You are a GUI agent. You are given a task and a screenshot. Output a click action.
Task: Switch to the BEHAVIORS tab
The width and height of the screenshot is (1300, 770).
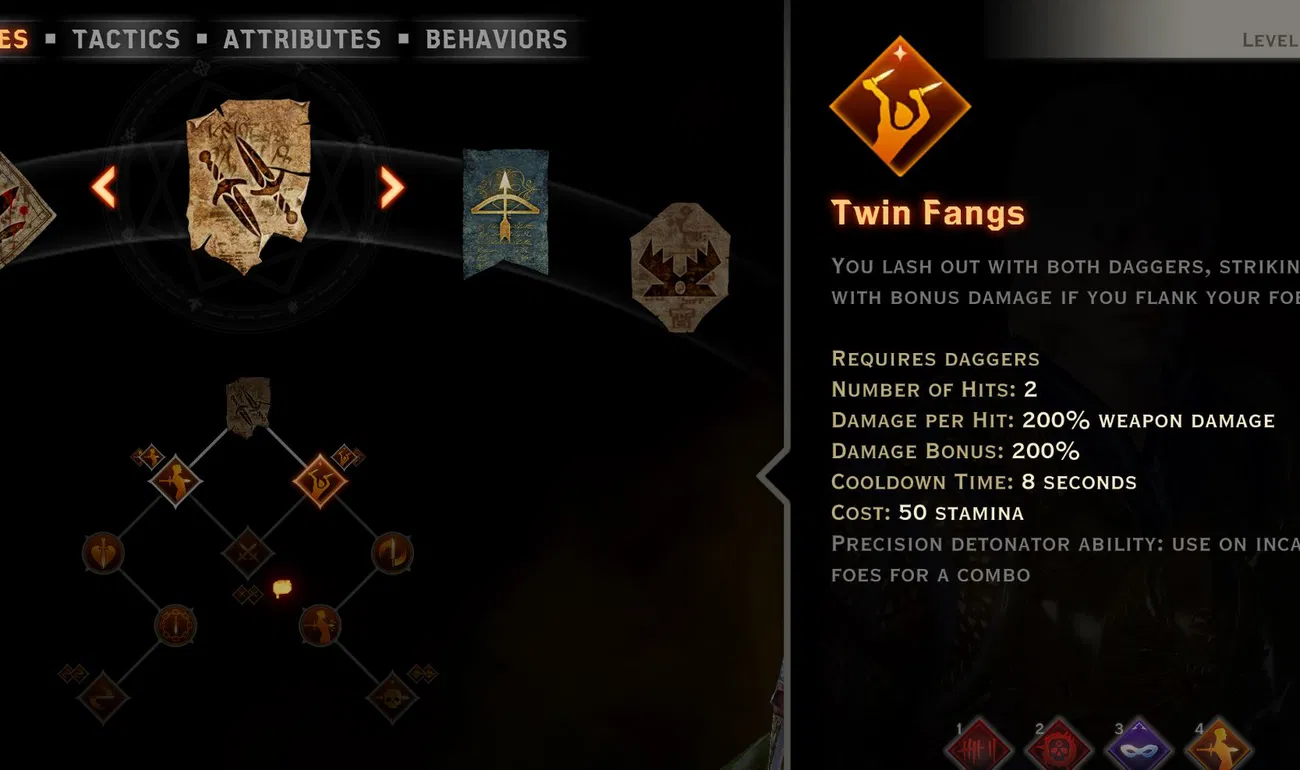pos(495,39)
